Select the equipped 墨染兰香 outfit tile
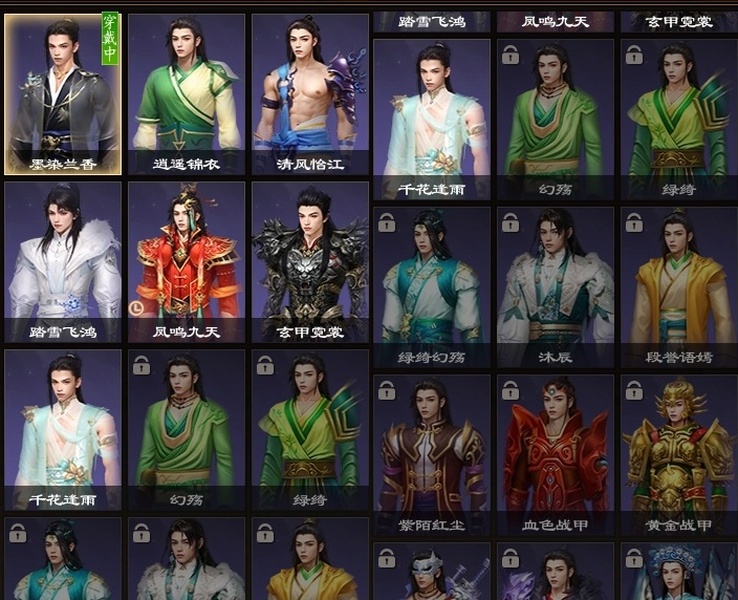738x600 pixels. point(63,93)
